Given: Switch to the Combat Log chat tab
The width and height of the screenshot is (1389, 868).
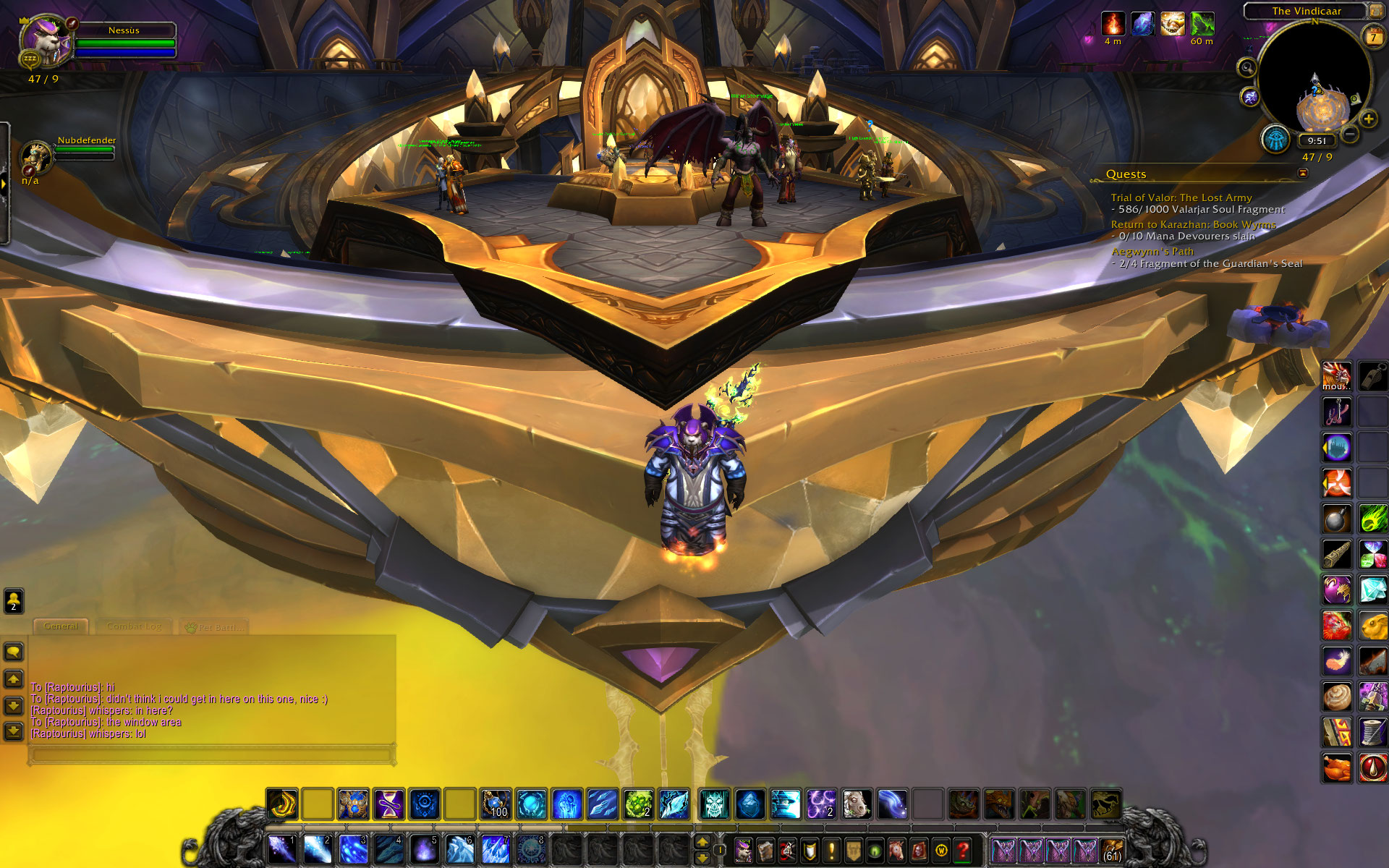Looking at the screenshot, I should coord(134,626).
